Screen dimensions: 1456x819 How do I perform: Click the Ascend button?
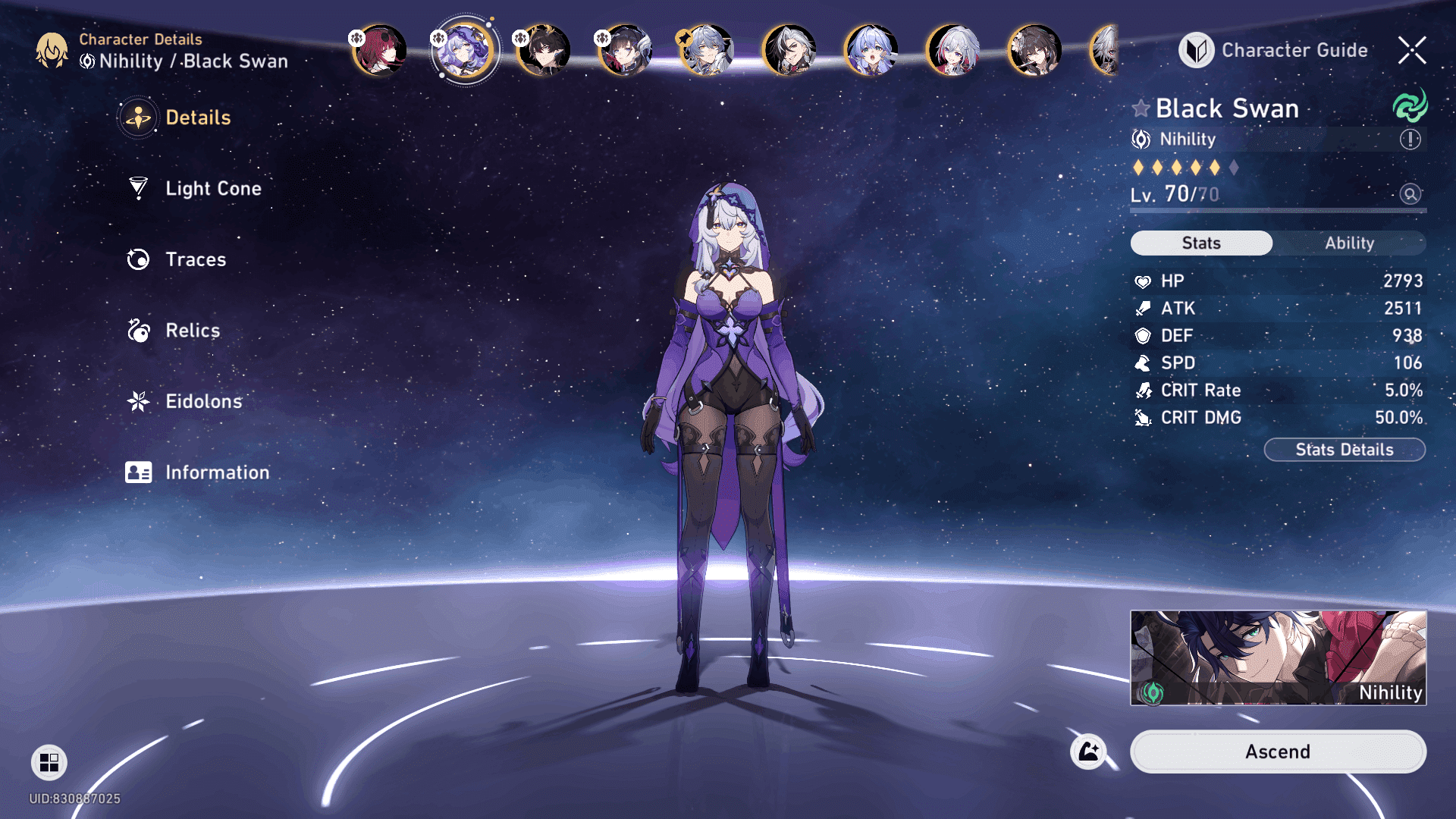(x=1278, y=752)
